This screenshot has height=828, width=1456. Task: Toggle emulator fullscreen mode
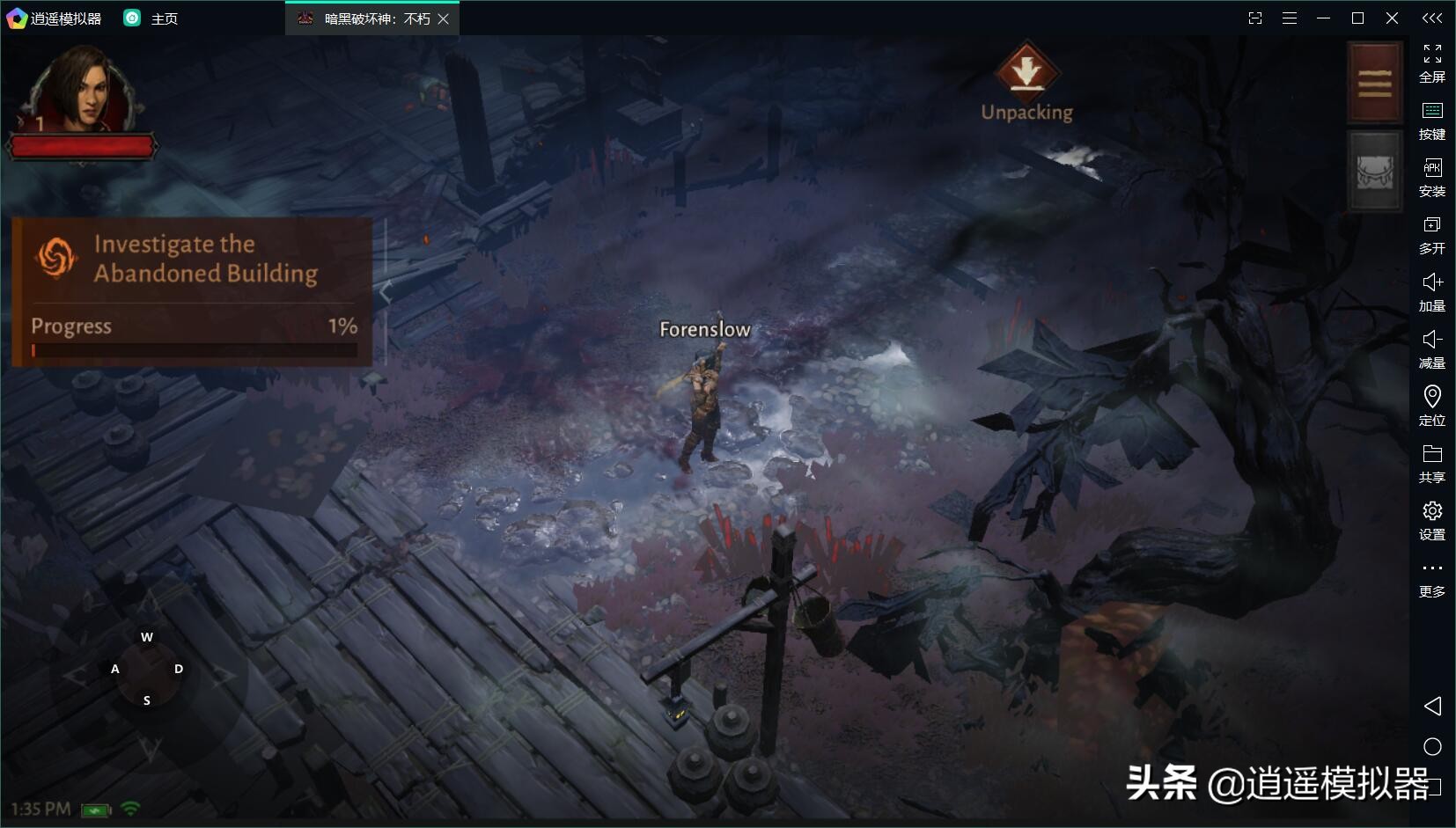point(1432,63)
